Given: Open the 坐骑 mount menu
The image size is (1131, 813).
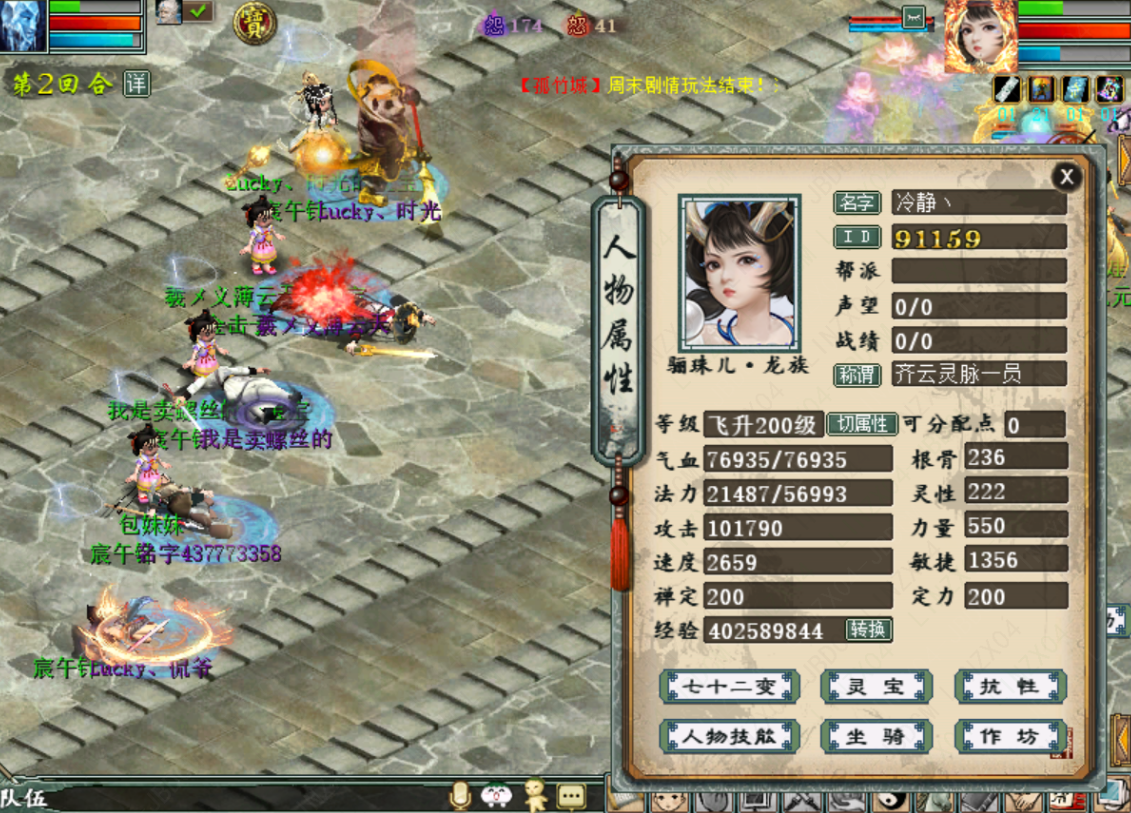Looking at the screenshot, I should [876, 737].
